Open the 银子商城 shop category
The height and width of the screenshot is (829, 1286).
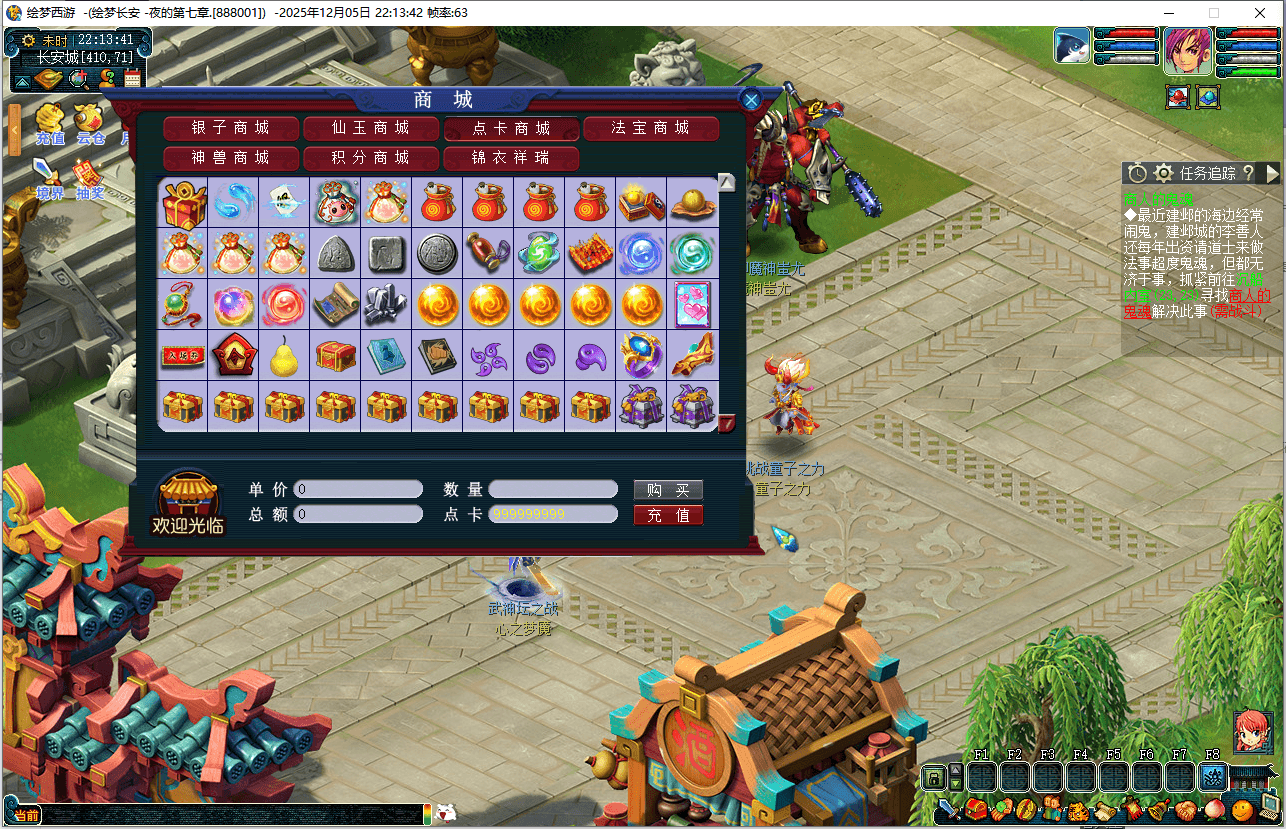pos(231,128)
